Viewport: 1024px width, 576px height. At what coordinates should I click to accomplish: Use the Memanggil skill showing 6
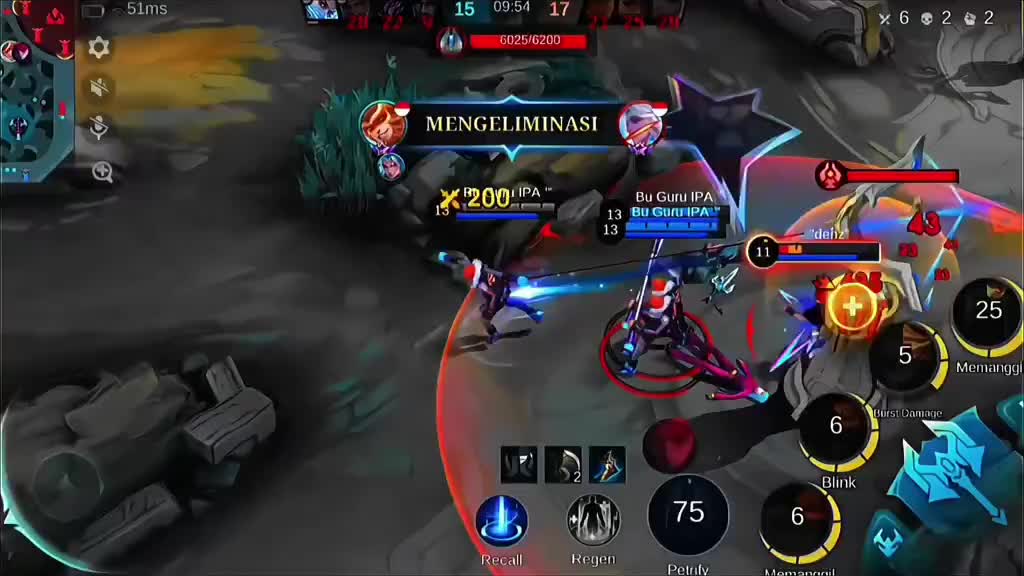[x=798, y=518]
